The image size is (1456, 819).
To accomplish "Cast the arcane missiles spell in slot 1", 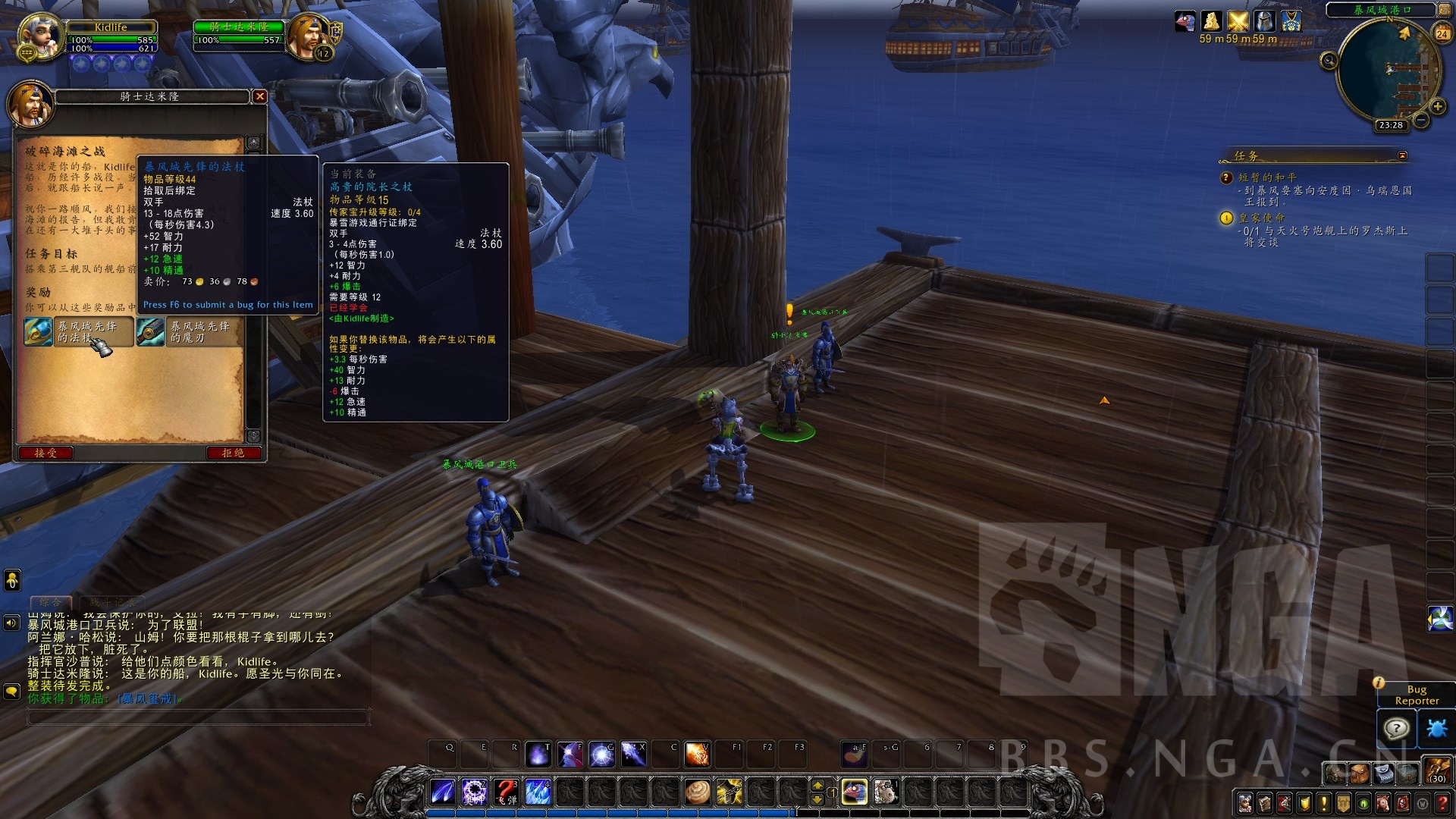I will pos(443,792).
